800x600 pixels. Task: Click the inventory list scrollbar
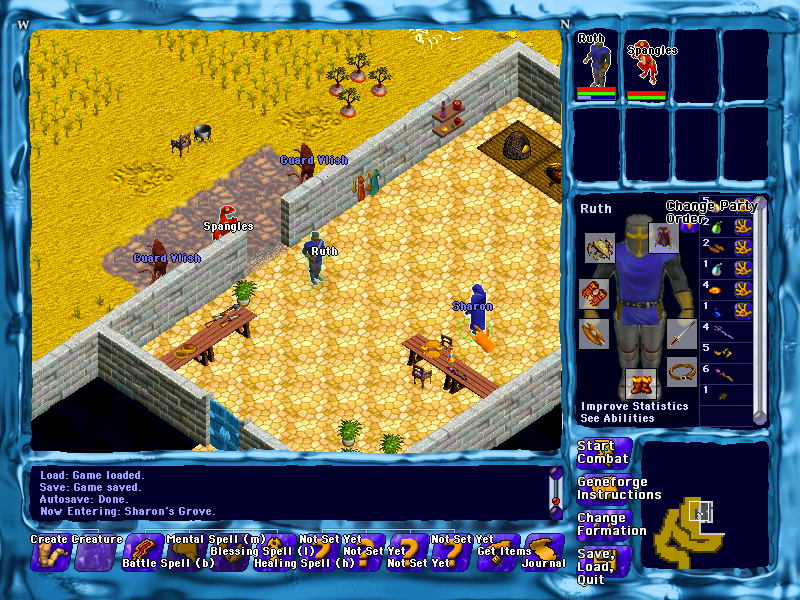click(x=760, y=310)
